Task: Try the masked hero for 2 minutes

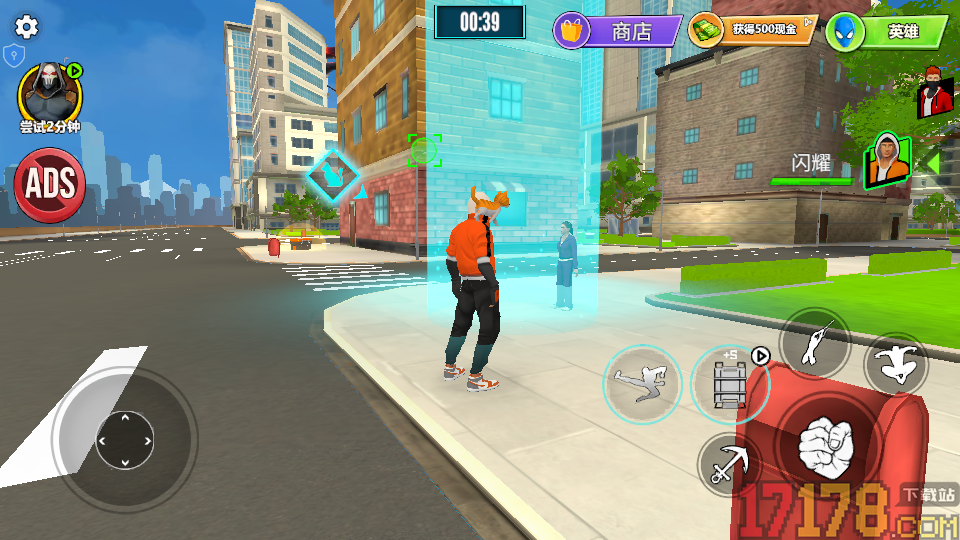Action: (x=49, y=94)
